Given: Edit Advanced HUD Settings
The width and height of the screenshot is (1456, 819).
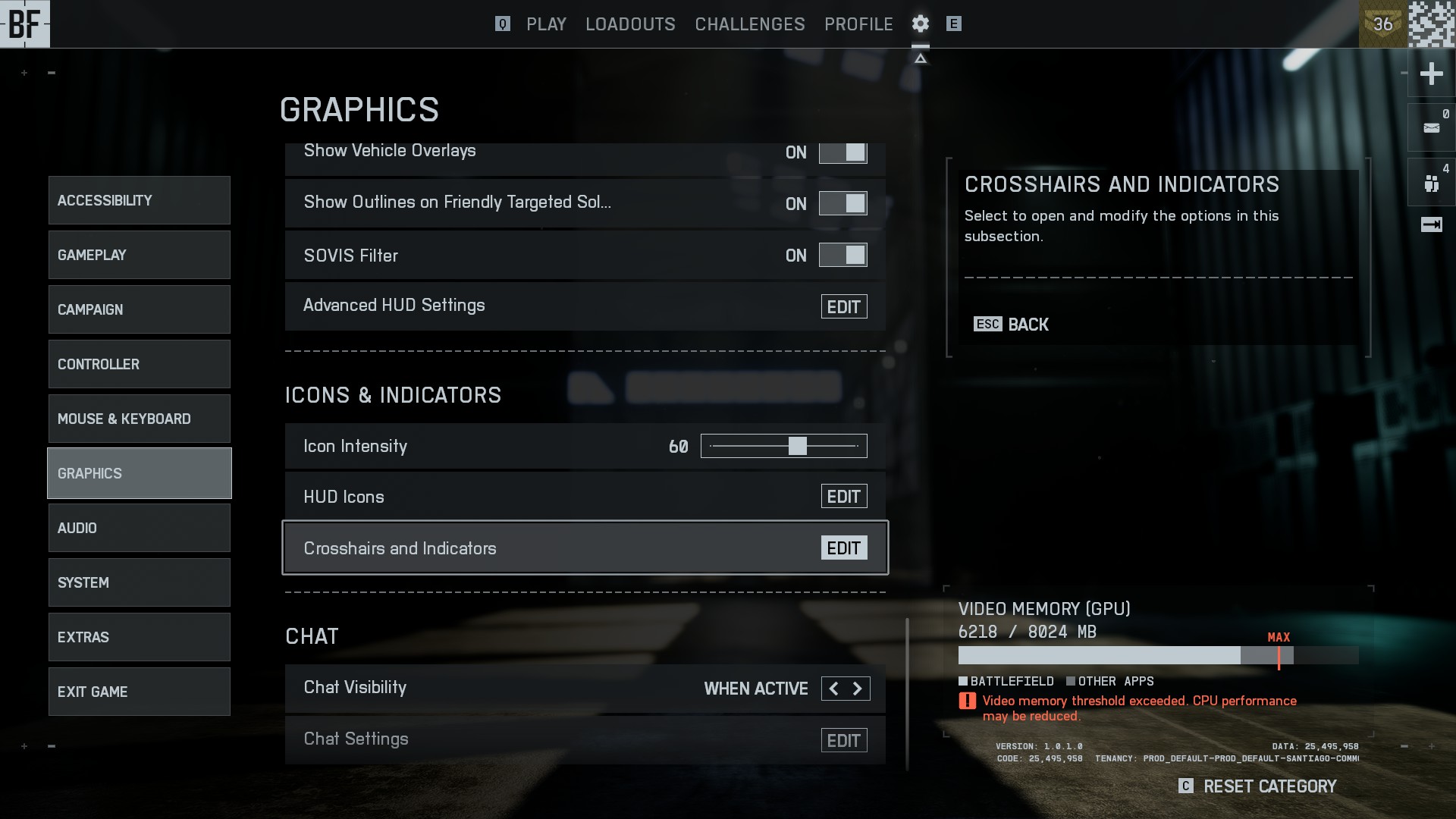Looking at the screenshot, I should [x=843, y=307].
